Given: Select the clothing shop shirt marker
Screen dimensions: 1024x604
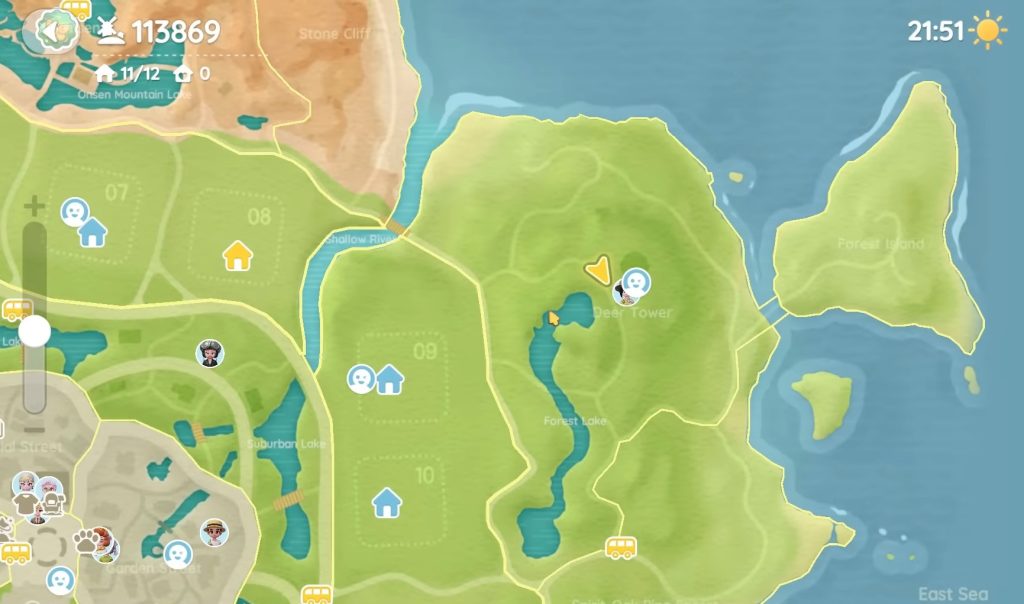Looking at the screenshot, I should (x=24, y=503).
